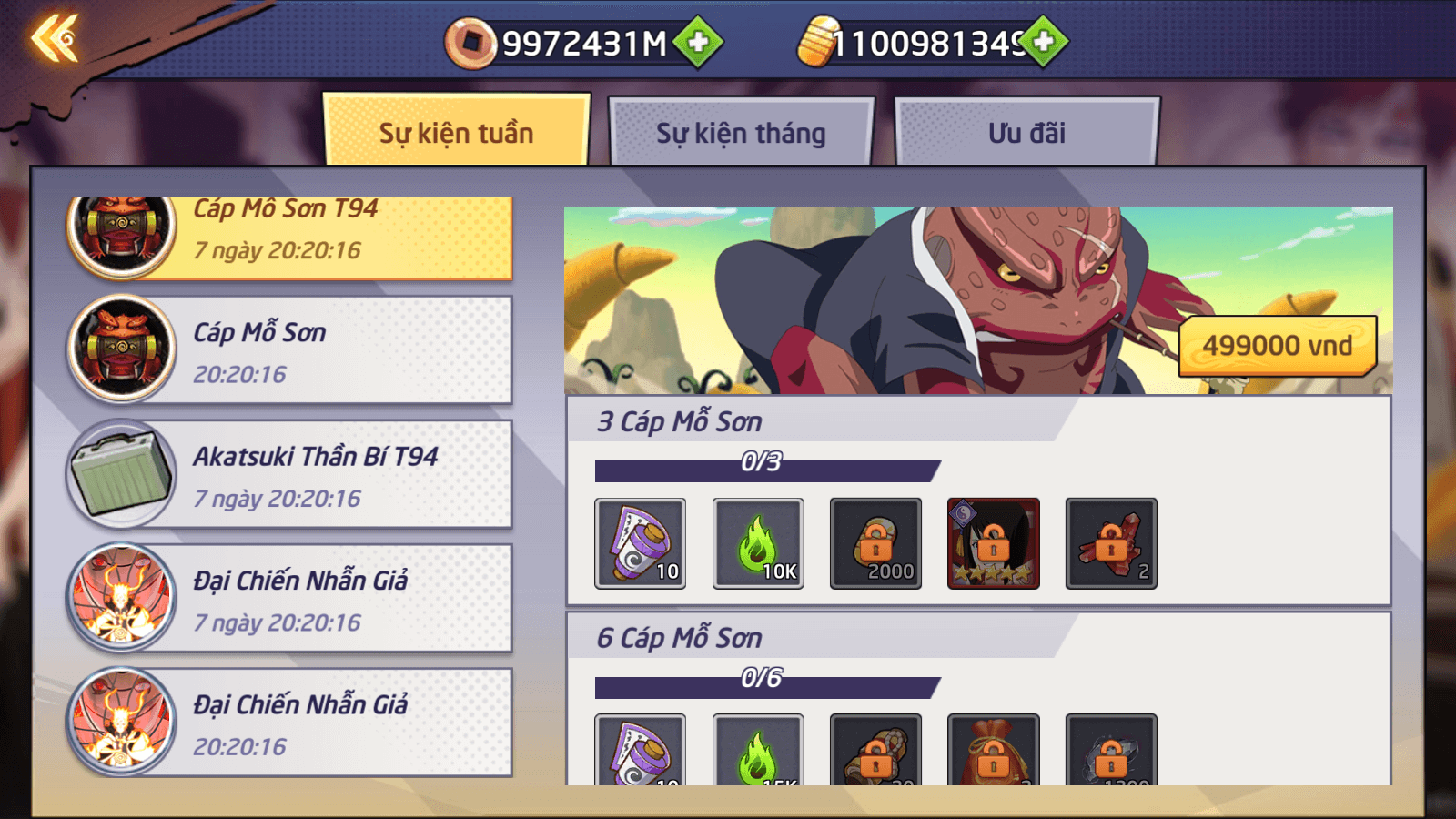Open Đại Chiến Nhẫn Giả 7 ngày event
Screen dimensions: 1456x819
289,599
